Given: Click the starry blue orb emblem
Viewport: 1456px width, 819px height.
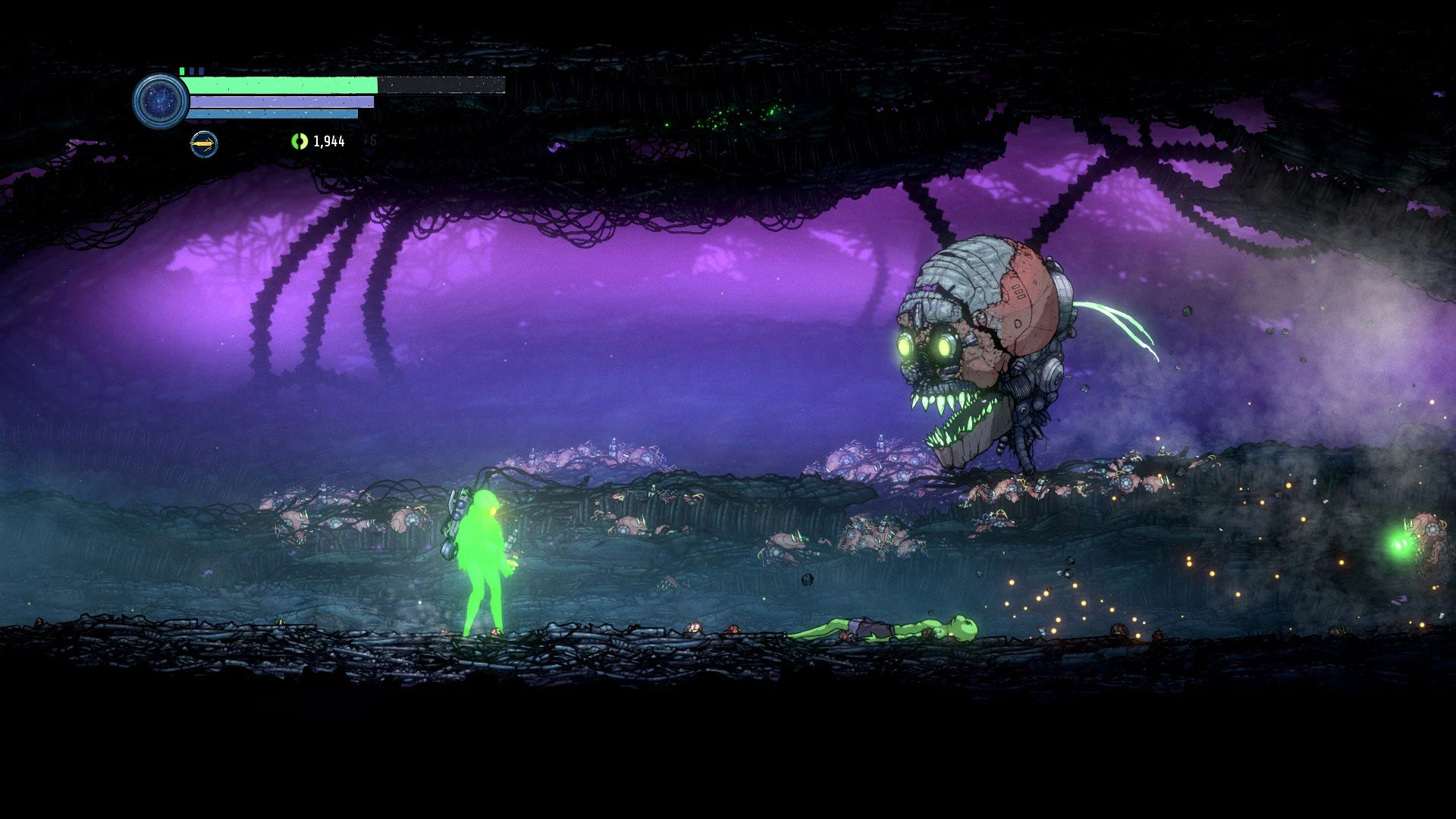Looking at the screenshot, I should 160,100.
